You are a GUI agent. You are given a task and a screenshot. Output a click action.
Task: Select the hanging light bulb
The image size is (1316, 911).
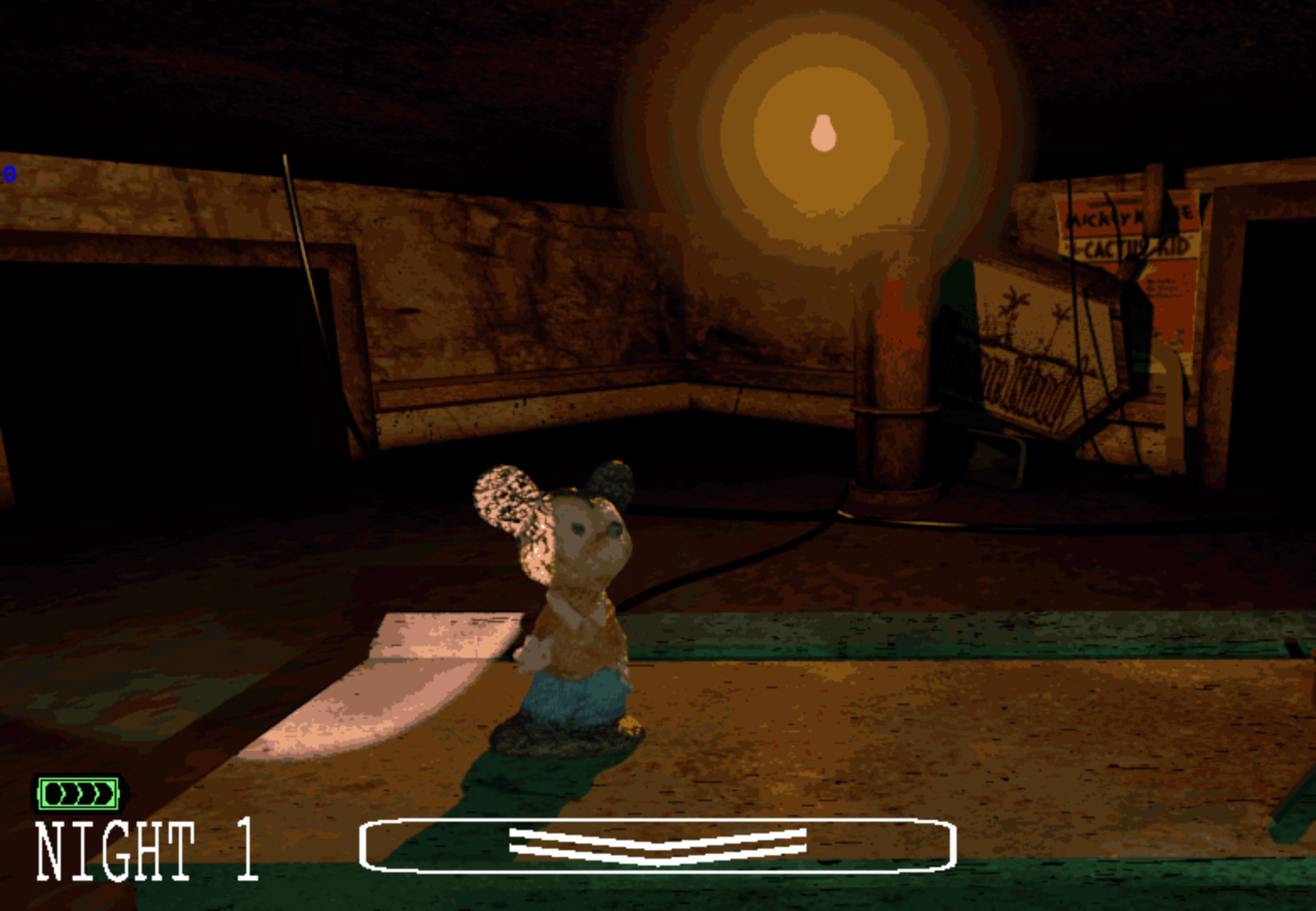point(822,131)
